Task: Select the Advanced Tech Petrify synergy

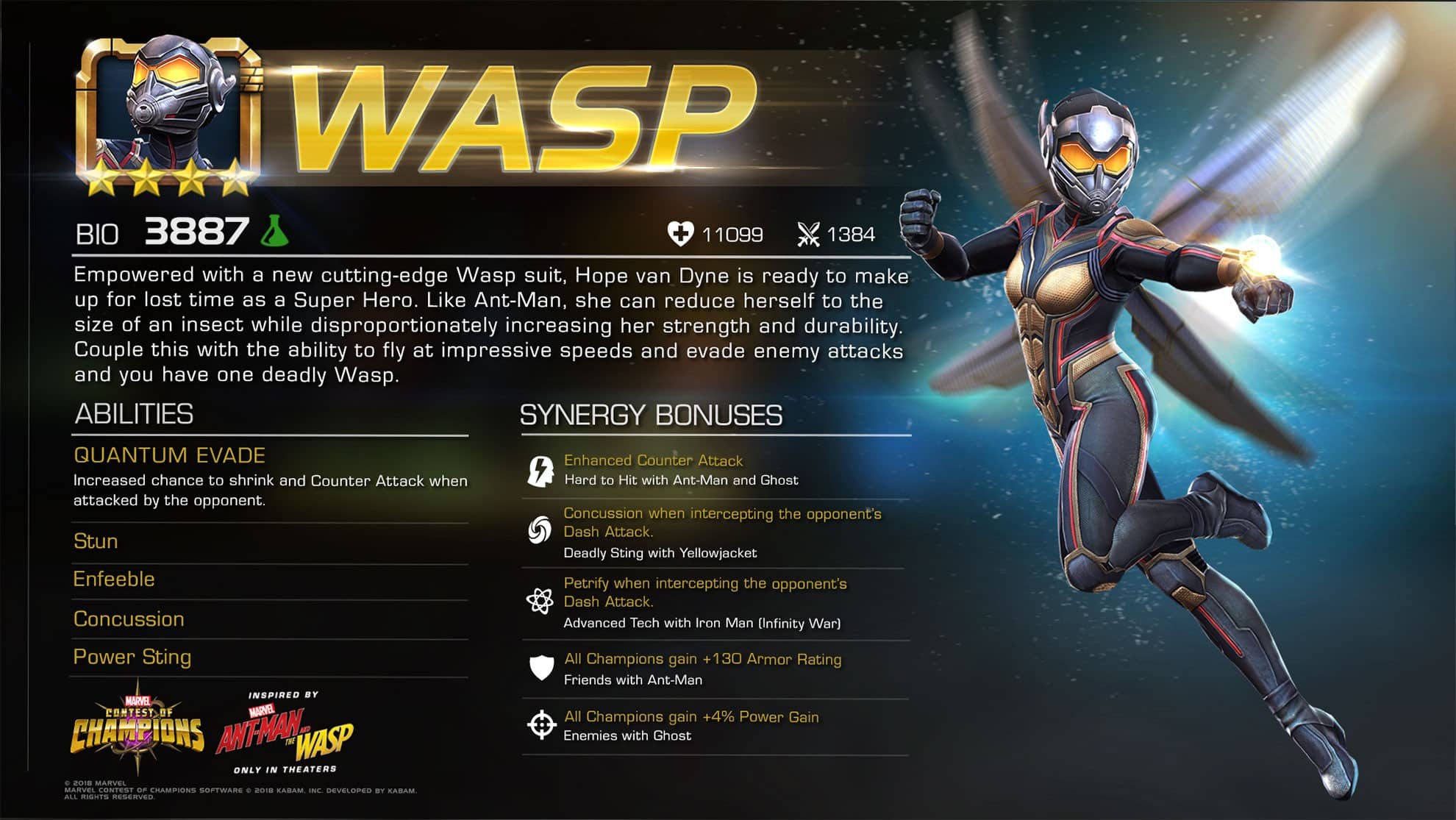Action: (704, 593)
